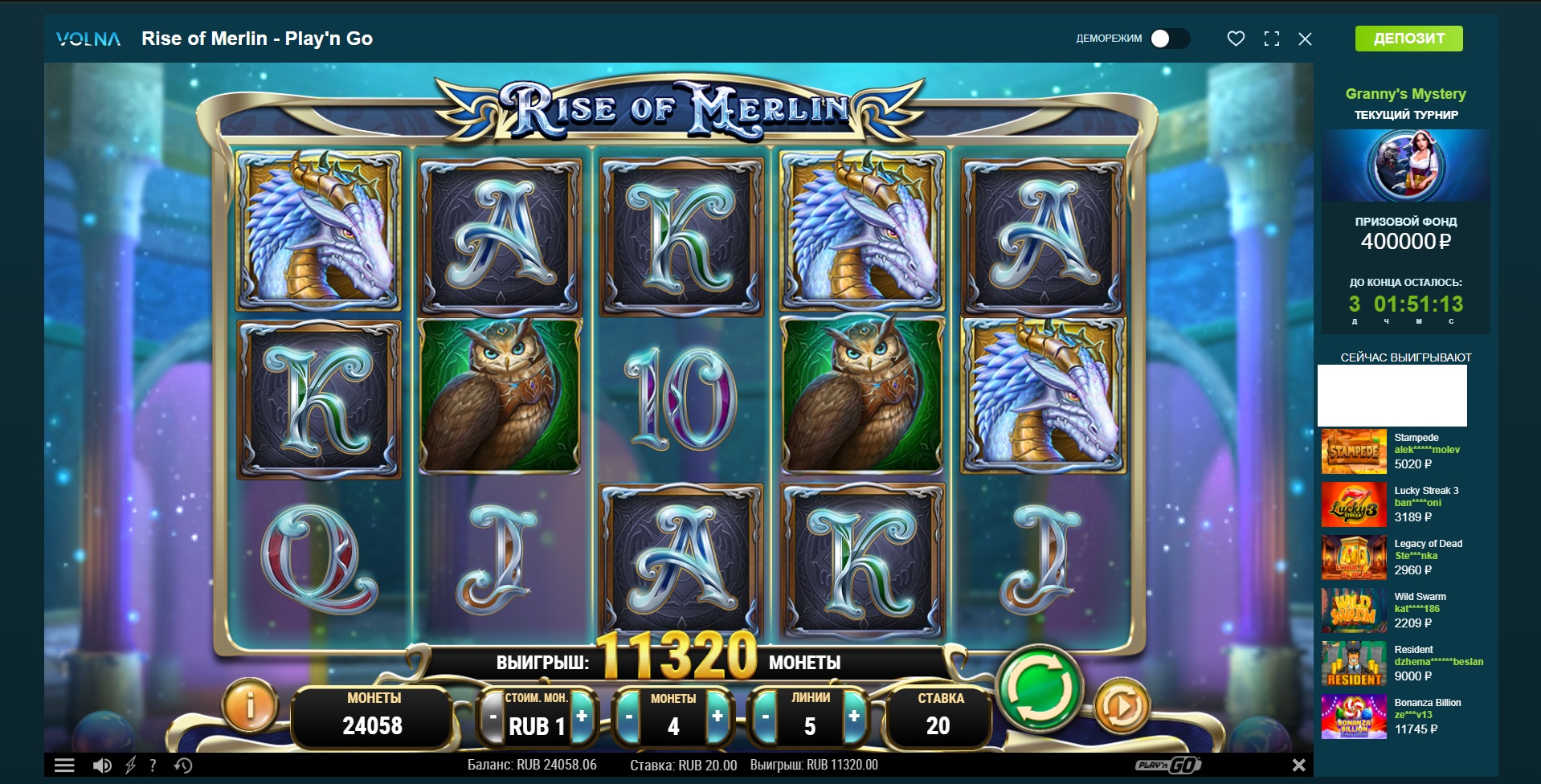Toggle the sound speaker icon
The height and width of the screenshot is (784, 1541).
pyautogui.click(x=102, y=766)
